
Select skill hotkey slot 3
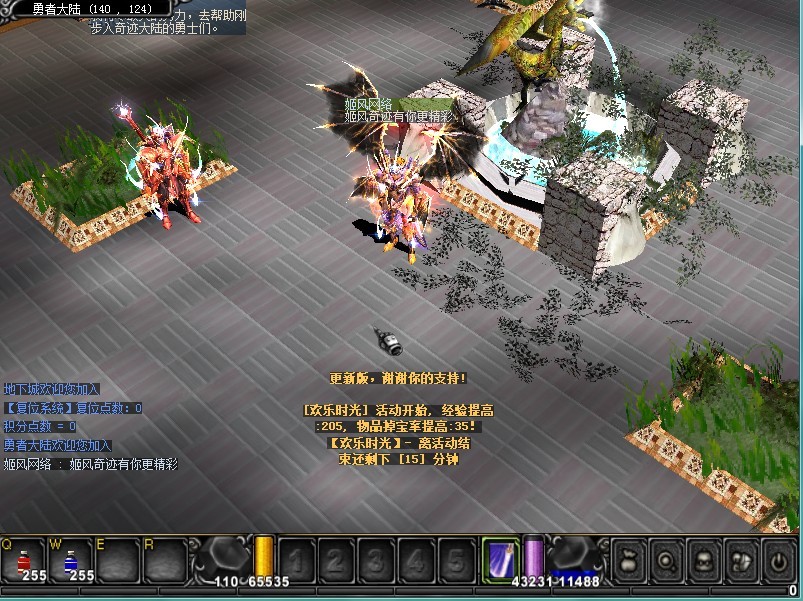coord(376,559)
